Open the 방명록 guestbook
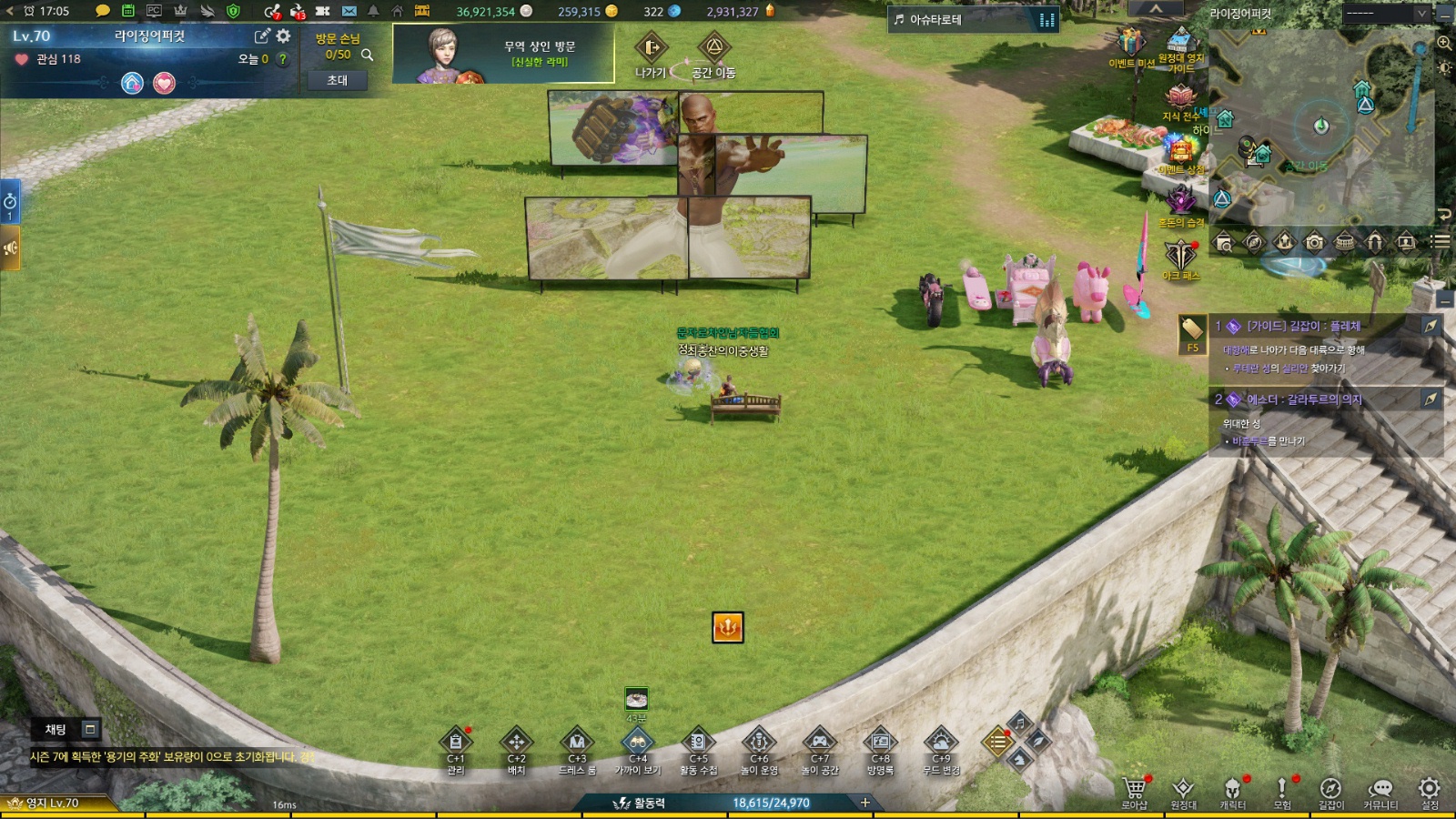Viewport: 1456px width, 819px height. 880,743
